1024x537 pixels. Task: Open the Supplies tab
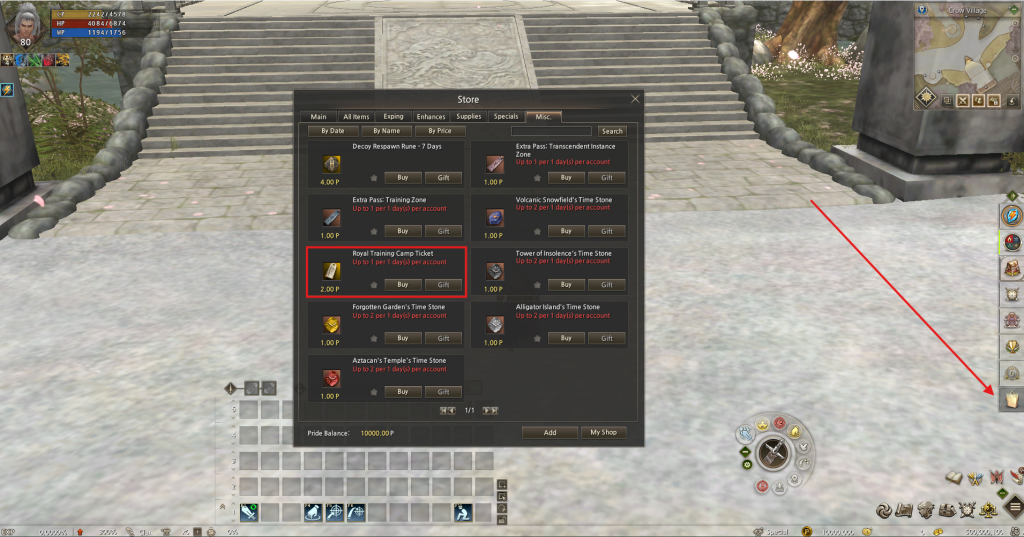[x=469, y=117]
